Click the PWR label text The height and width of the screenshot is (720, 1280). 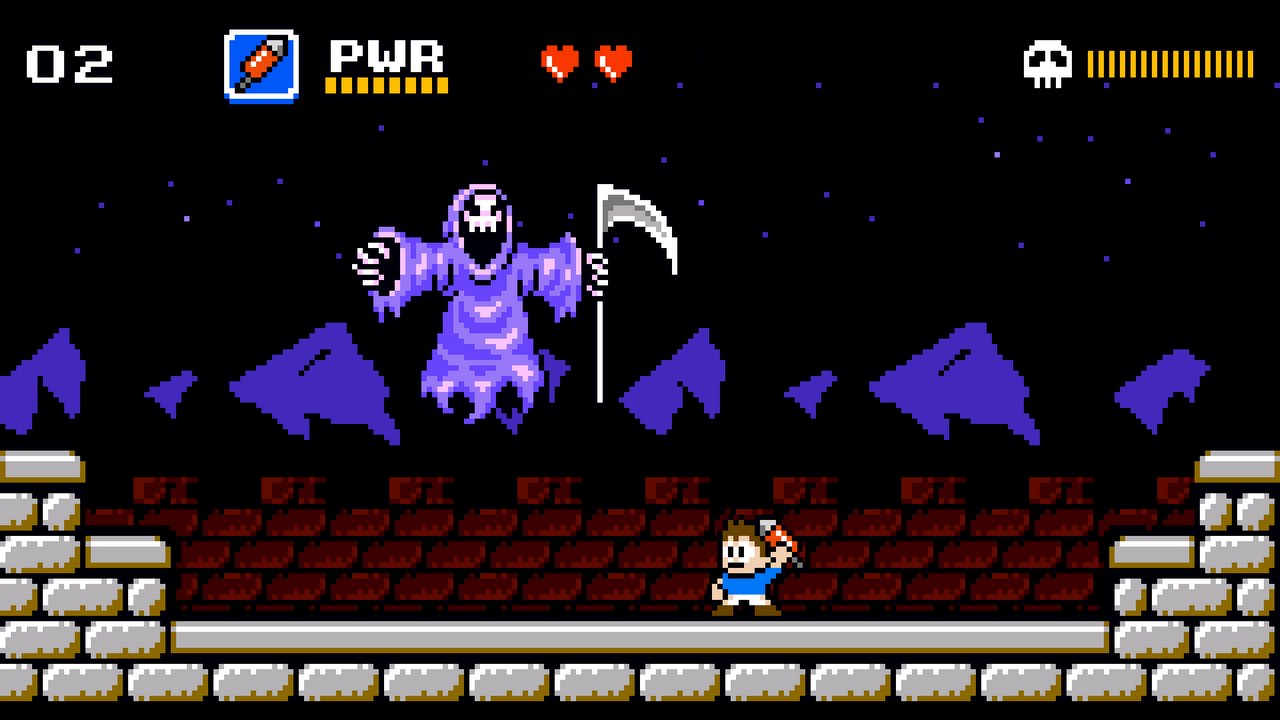coord(385,58)
